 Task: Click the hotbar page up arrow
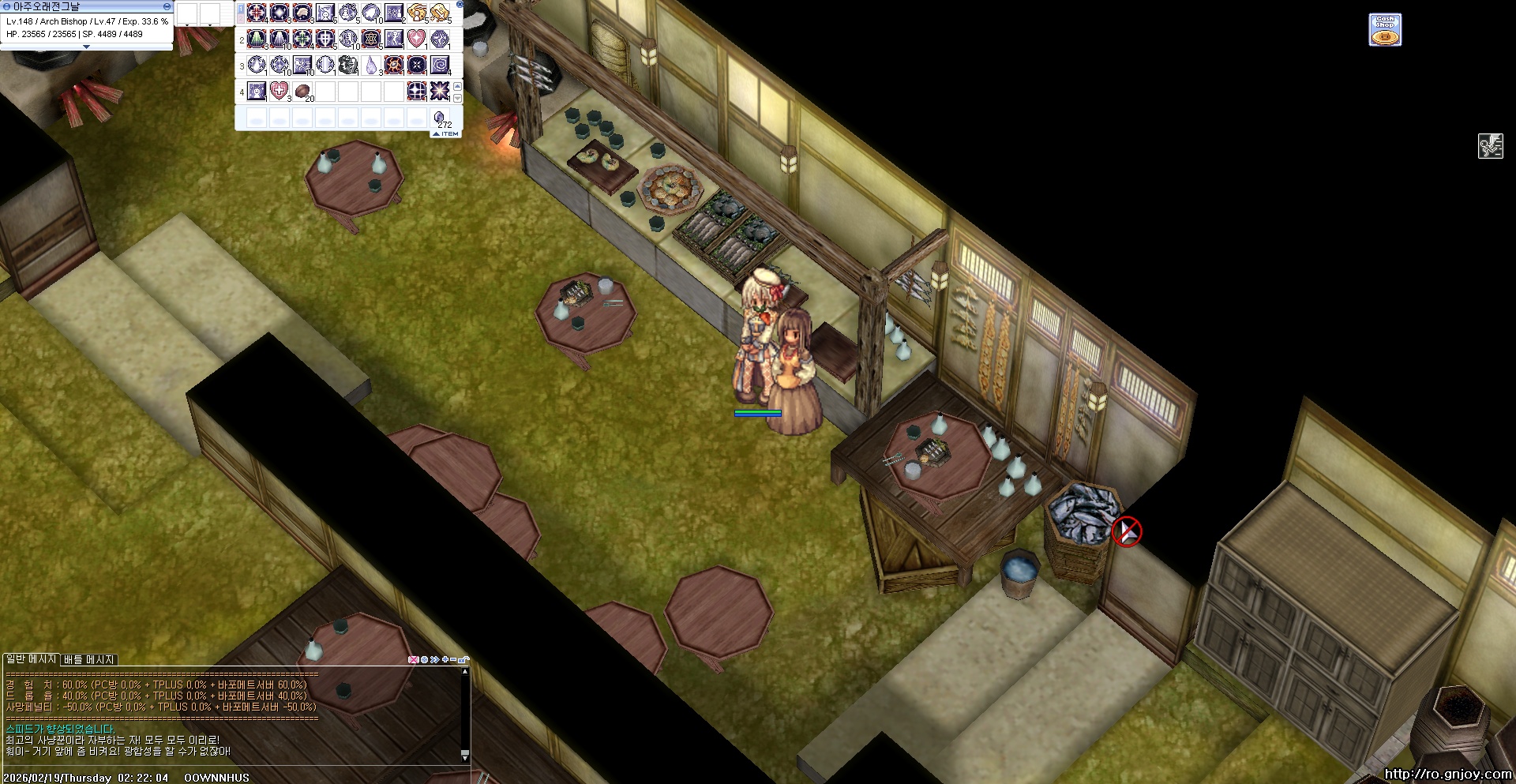457,86
